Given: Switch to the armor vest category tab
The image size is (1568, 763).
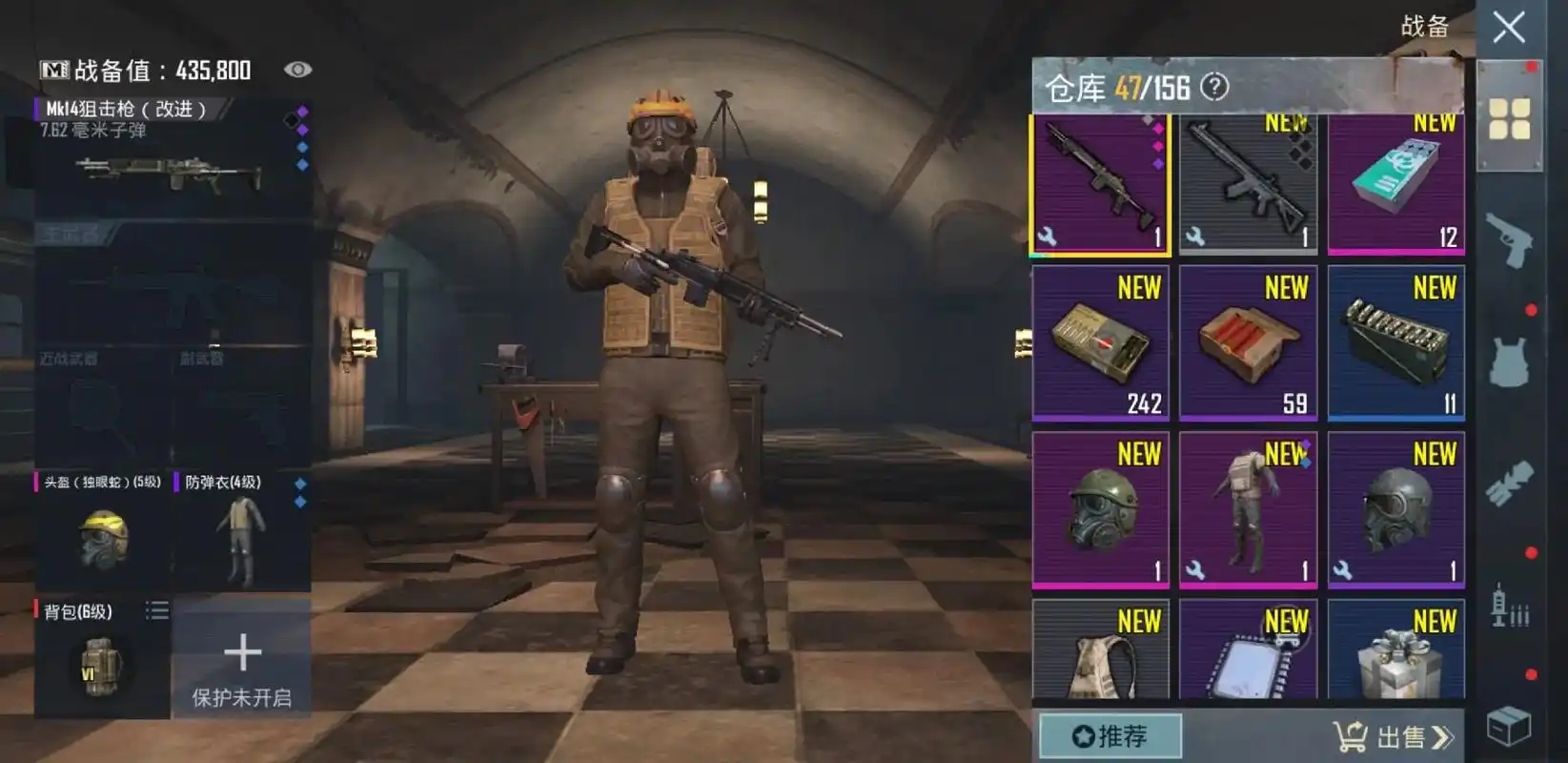Looking at the screenshot, I should [x=1509, y=361].
